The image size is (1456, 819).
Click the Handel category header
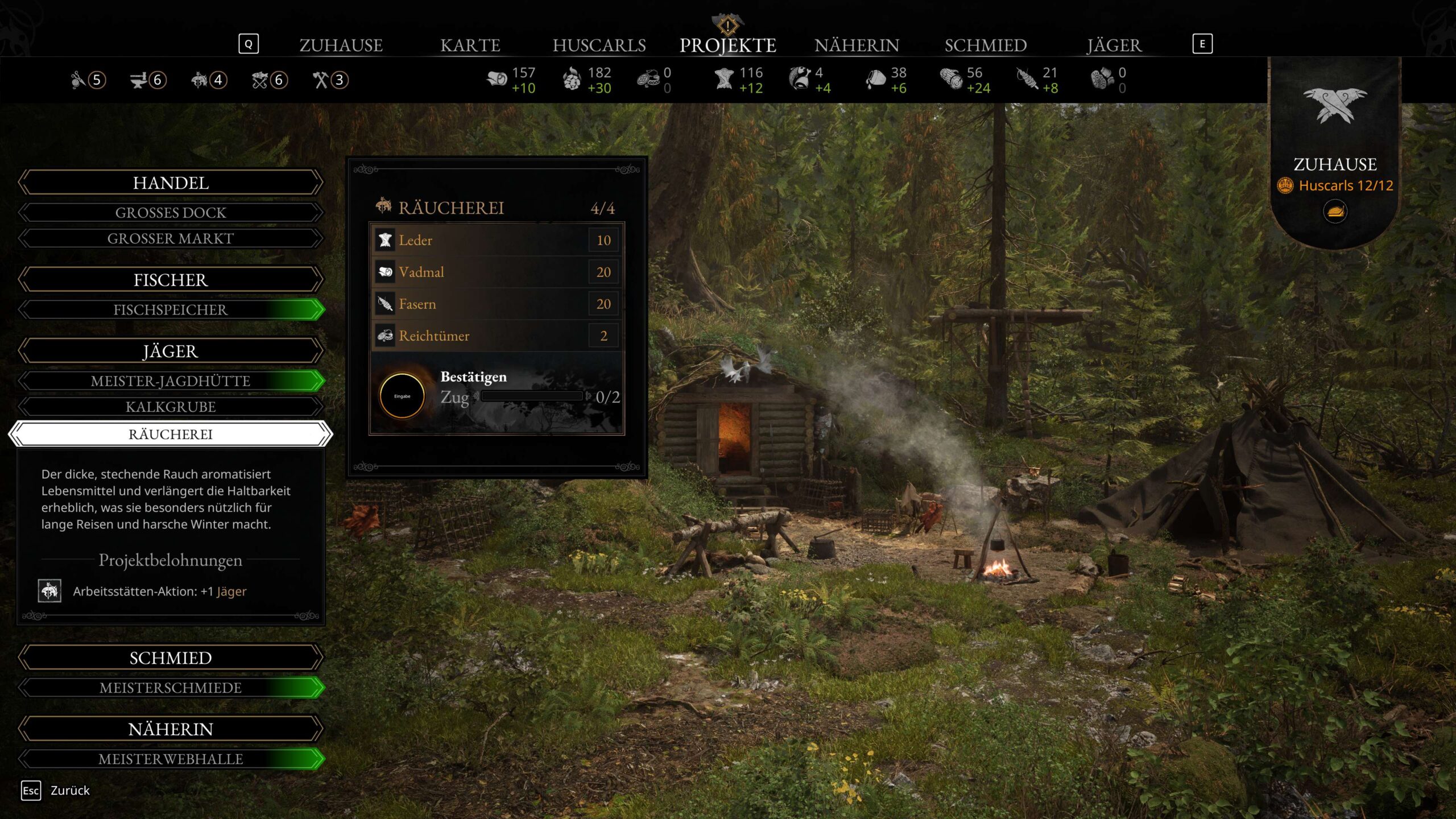tap(171, 183)
